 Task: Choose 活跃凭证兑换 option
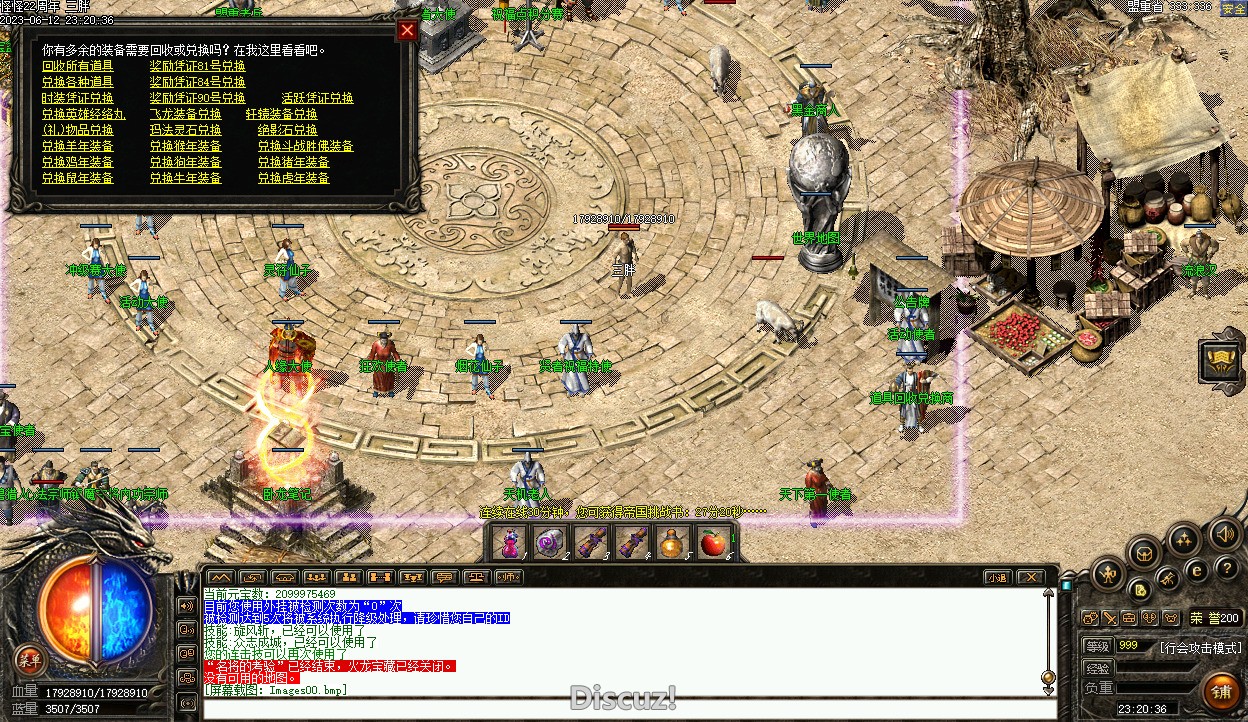(317, 98)
